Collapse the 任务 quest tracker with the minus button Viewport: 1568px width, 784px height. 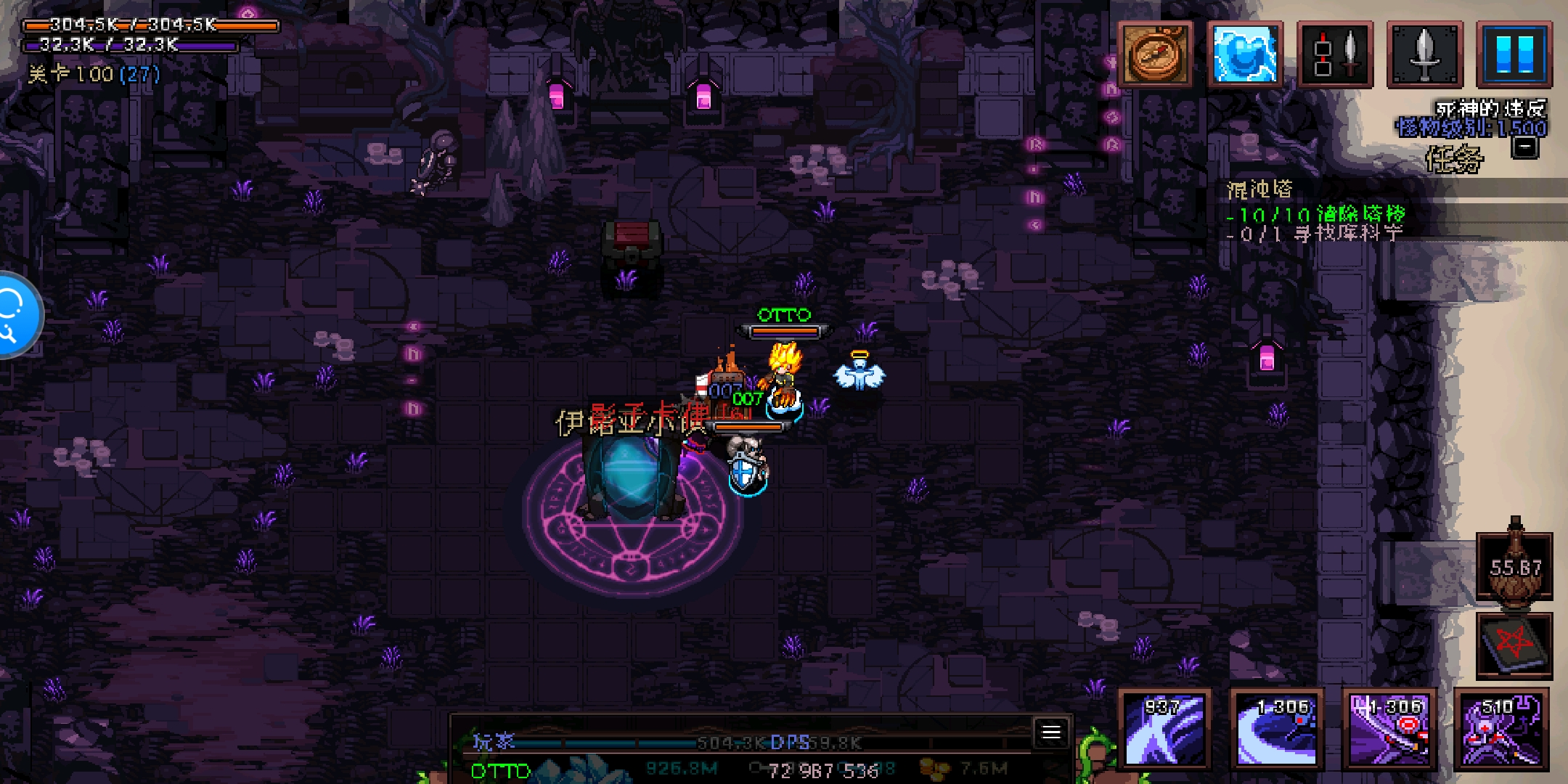coord(1525,147)
